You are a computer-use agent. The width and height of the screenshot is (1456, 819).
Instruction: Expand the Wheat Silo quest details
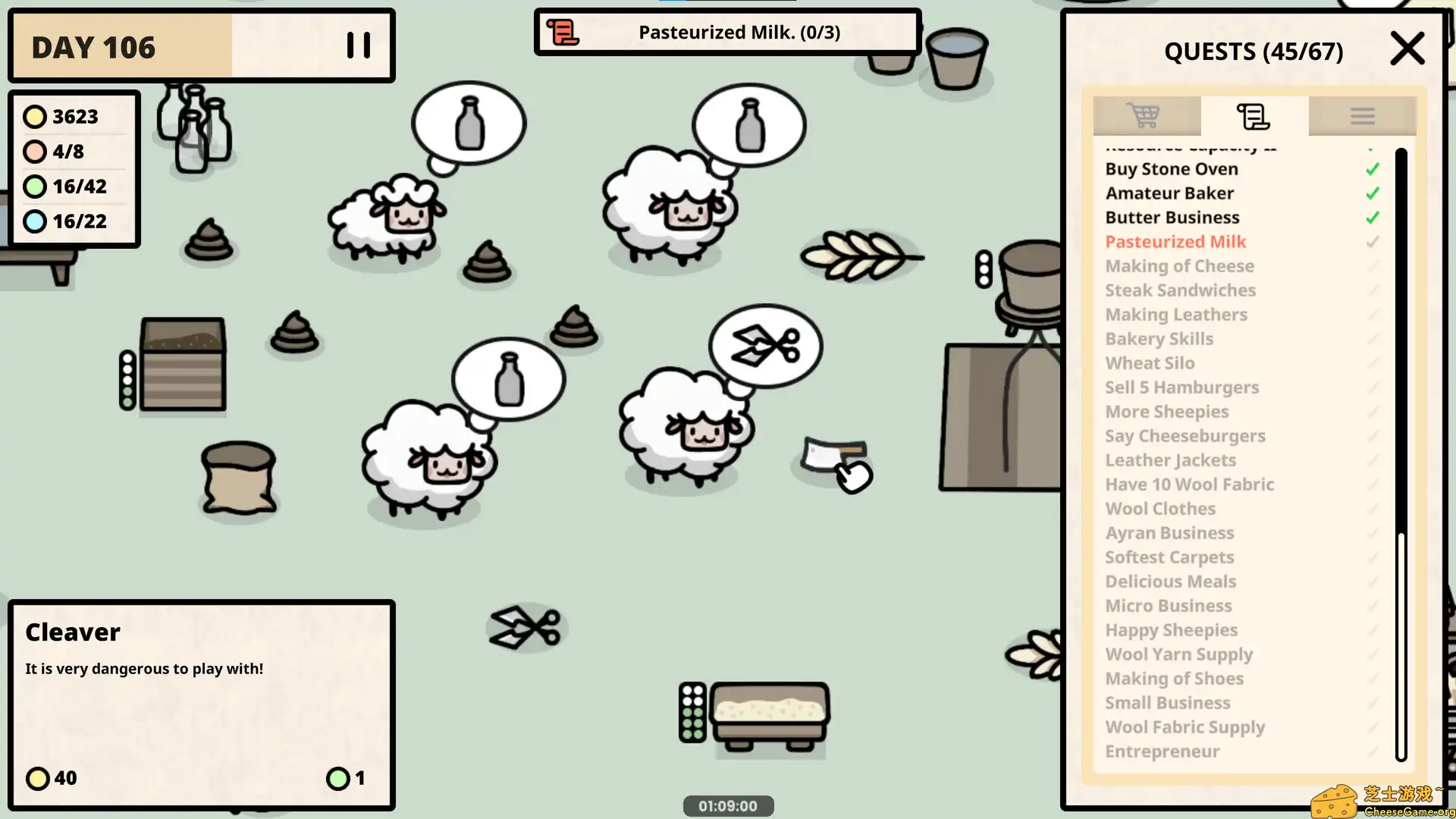tap(1150, 363)
